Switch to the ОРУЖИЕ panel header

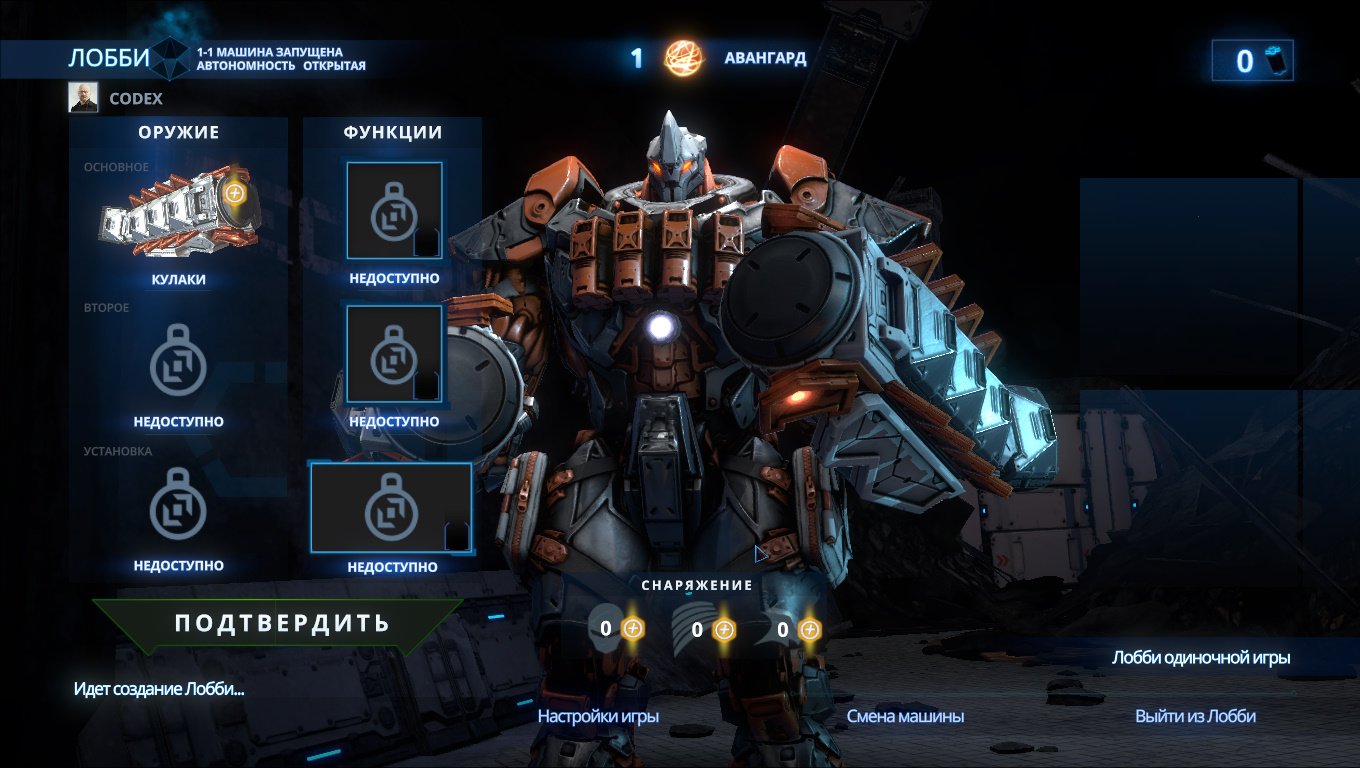[x=178, y=131]
